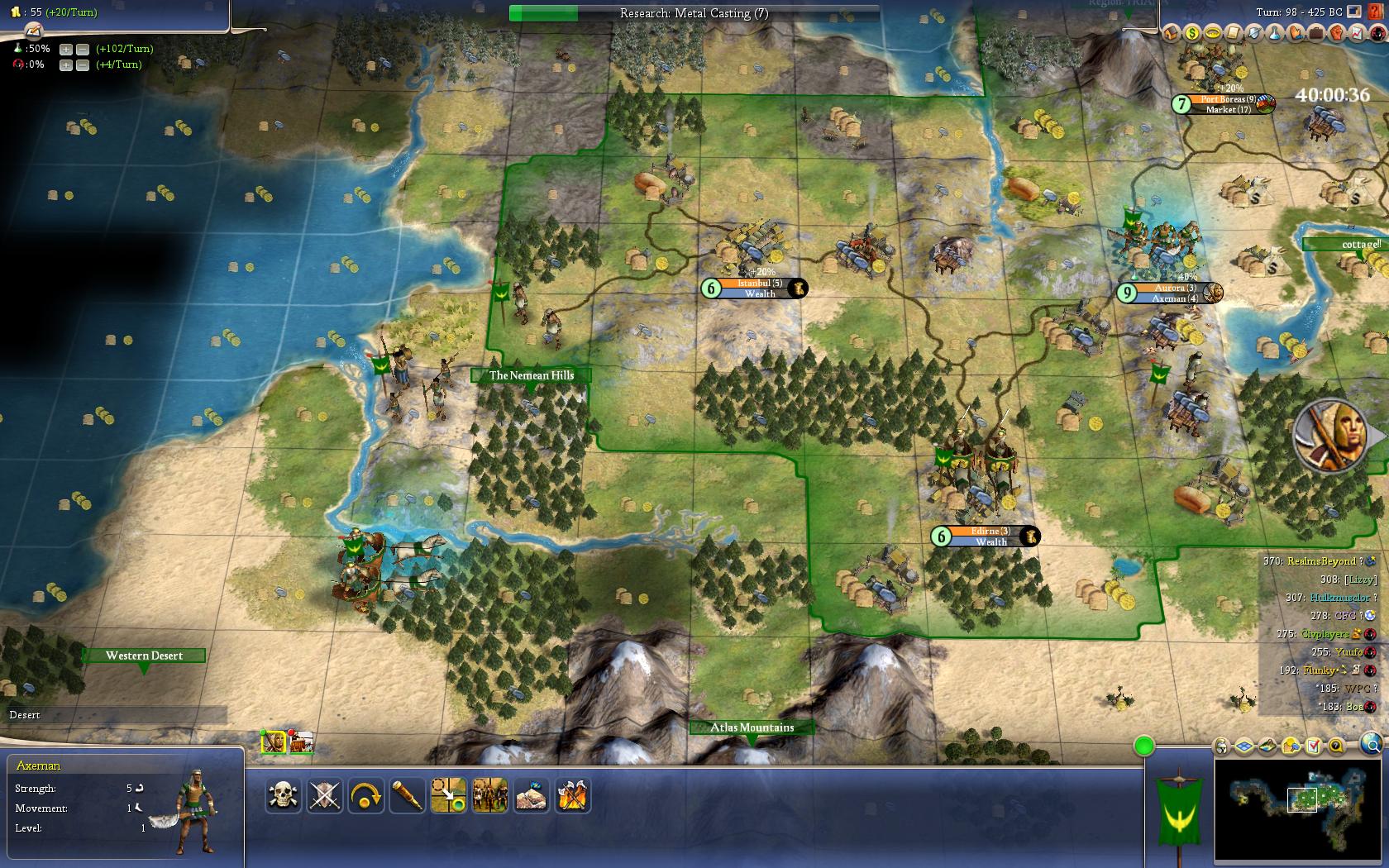Skip turn with the curved arrow button
Screen dimensions: 1389x868
coord(366,796)
